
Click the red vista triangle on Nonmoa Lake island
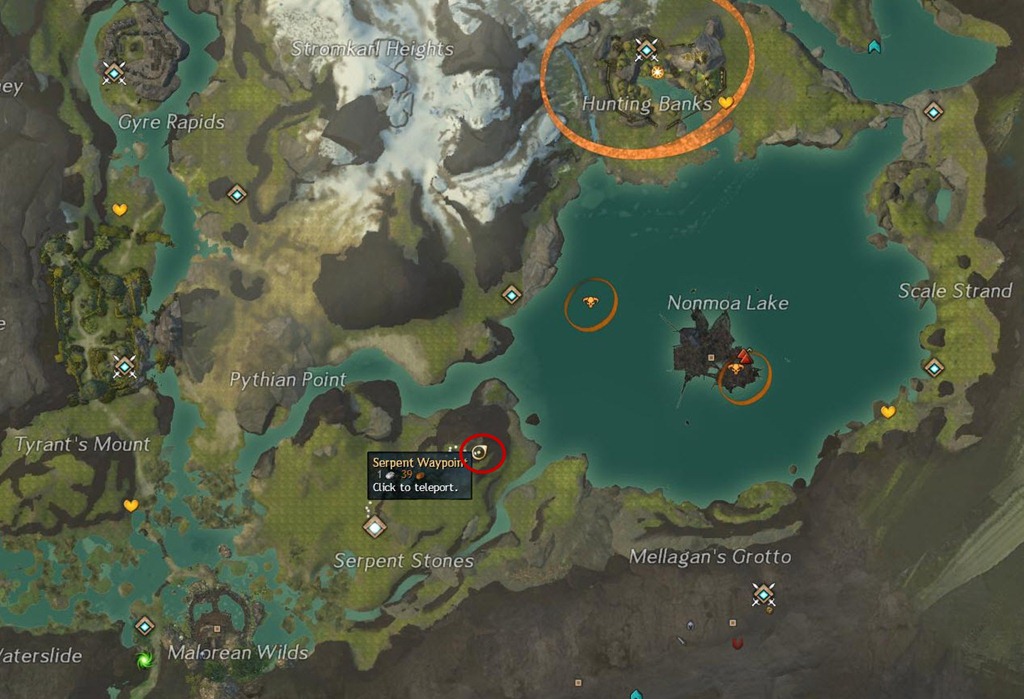(x=743, y=355)
